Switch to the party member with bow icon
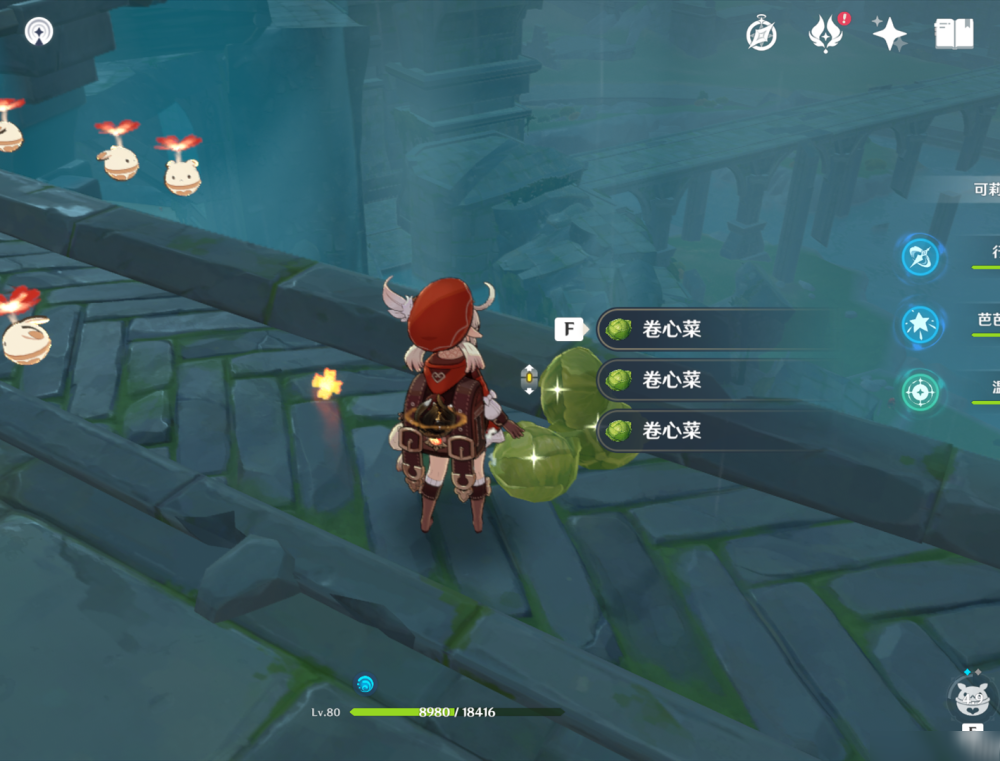This screenshot has width=1000, height=761. point(920,257)
